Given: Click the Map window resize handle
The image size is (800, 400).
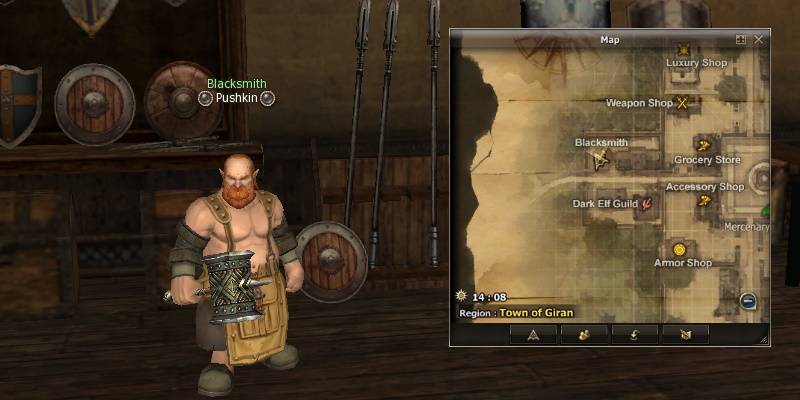Looking at the screenshot, I should [764, 341].
